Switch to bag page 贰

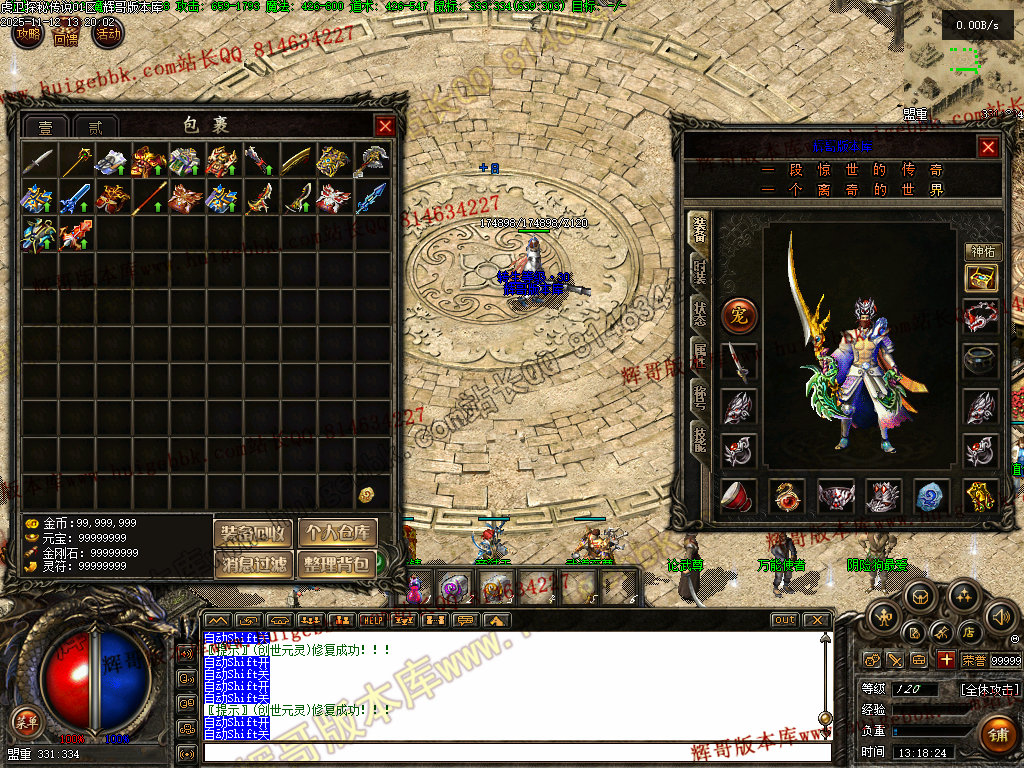[95, 128]
